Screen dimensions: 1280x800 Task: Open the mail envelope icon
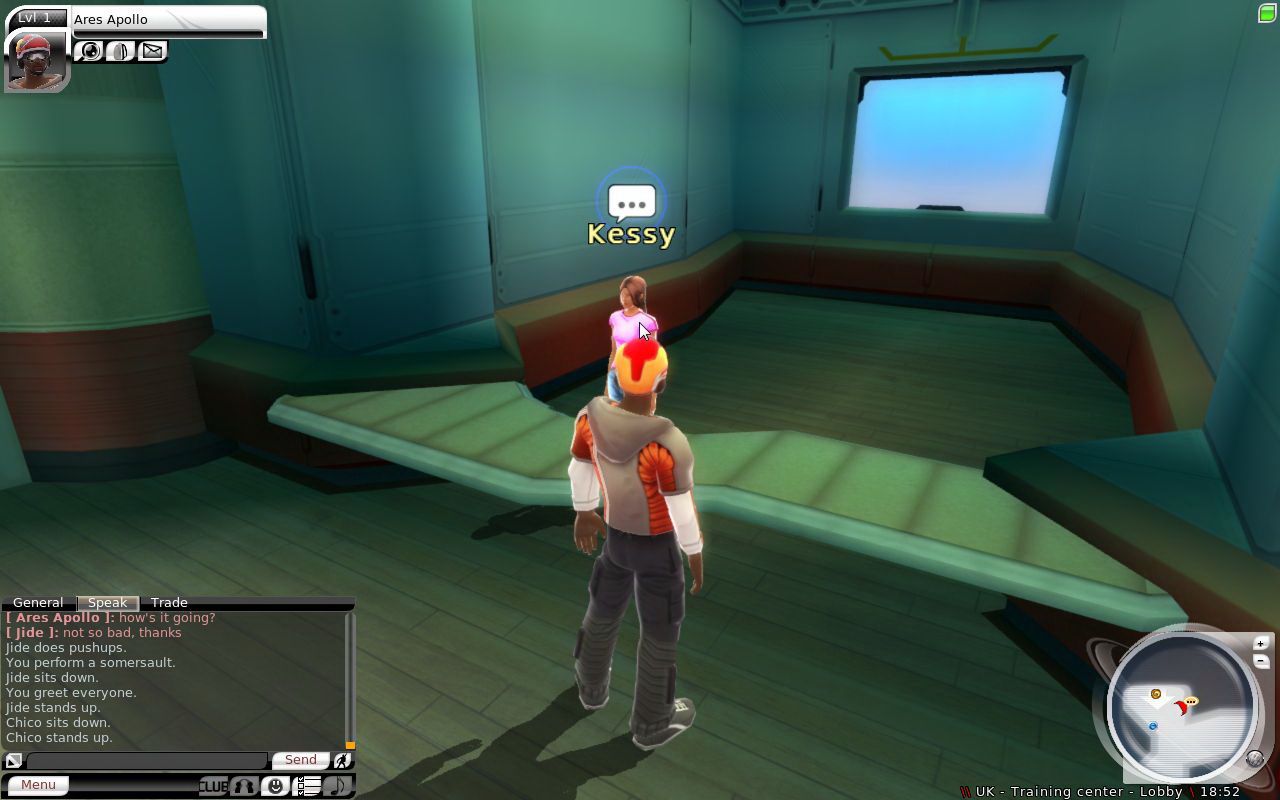(x=152, y=51)
